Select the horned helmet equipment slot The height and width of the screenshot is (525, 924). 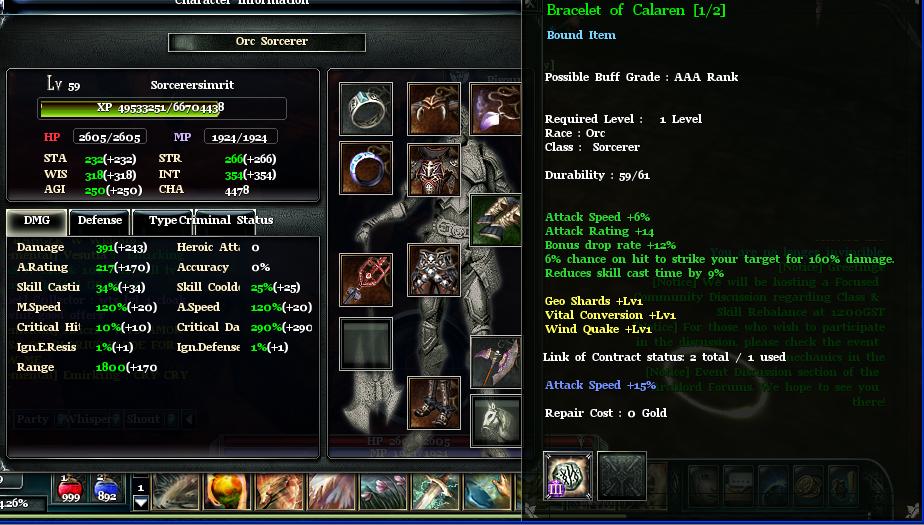click(434, 108)
